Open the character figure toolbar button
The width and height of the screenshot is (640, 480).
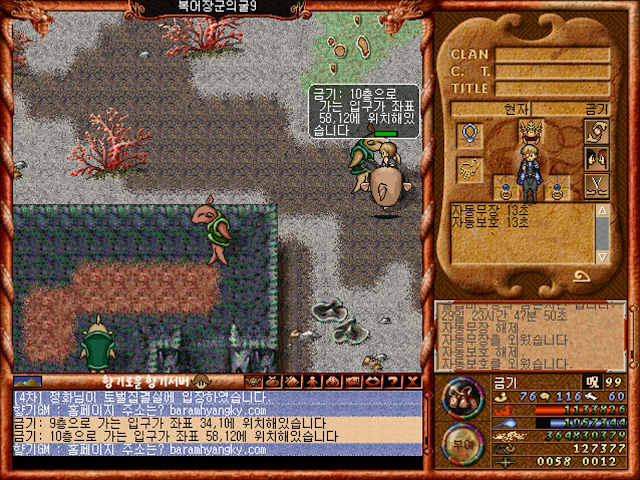coord(312,381)
